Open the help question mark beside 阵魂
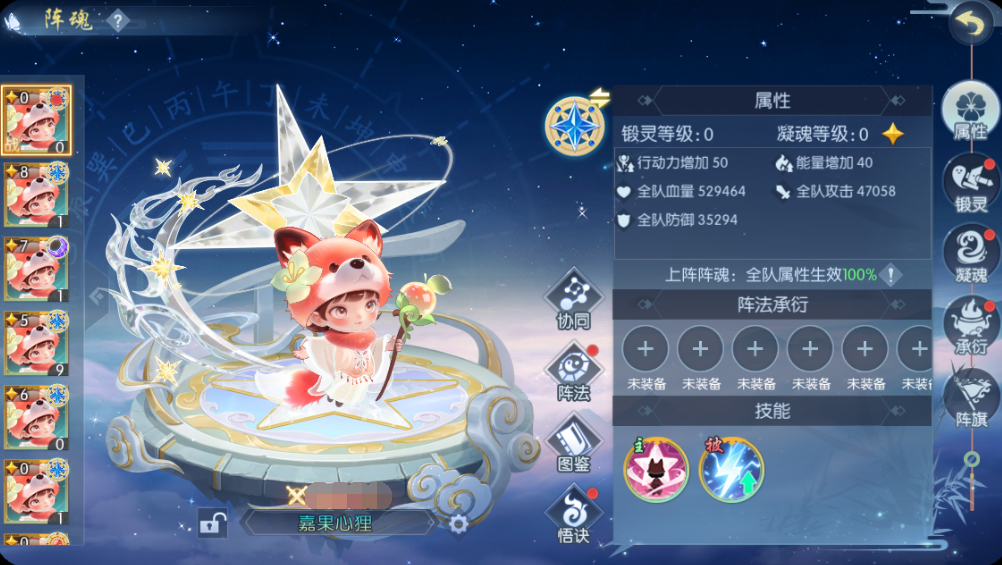 coord(118,20)
